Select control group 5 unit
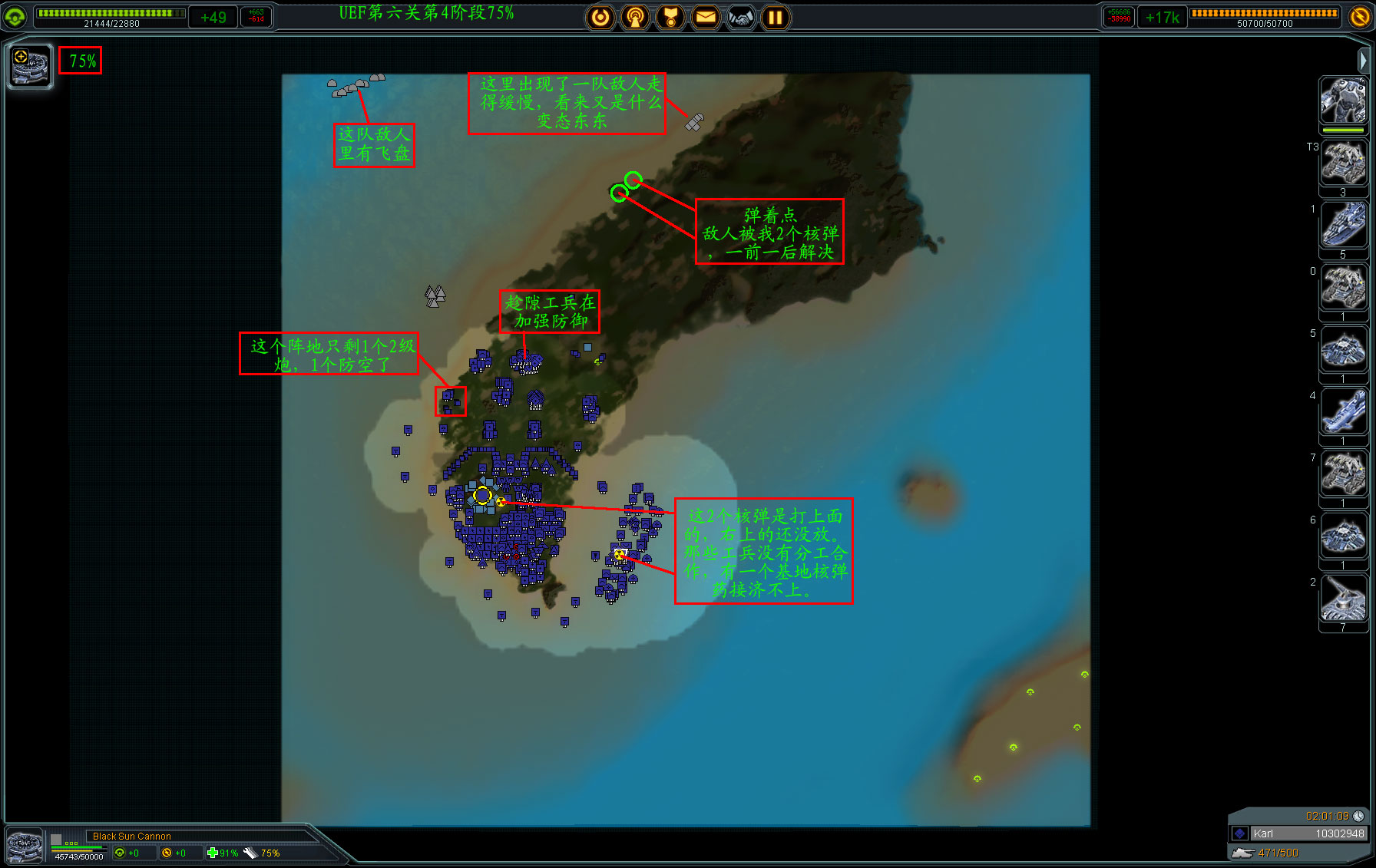Viewport: 1376px width, 868px height. (x=1343, y=350)
